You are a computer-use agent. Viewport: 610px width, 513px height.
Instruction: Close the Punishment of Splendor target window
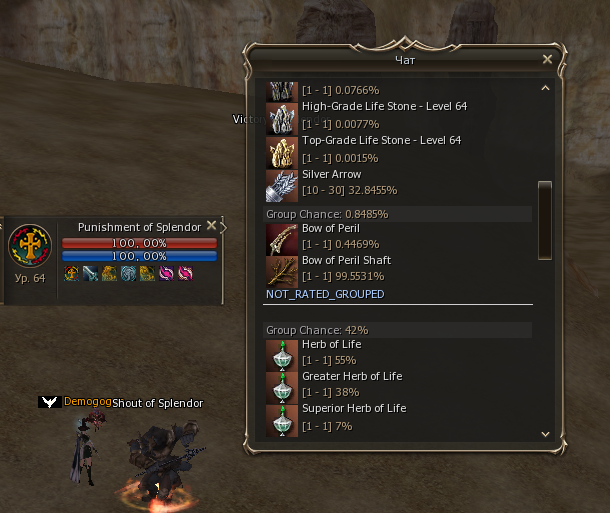coord(211,226)
